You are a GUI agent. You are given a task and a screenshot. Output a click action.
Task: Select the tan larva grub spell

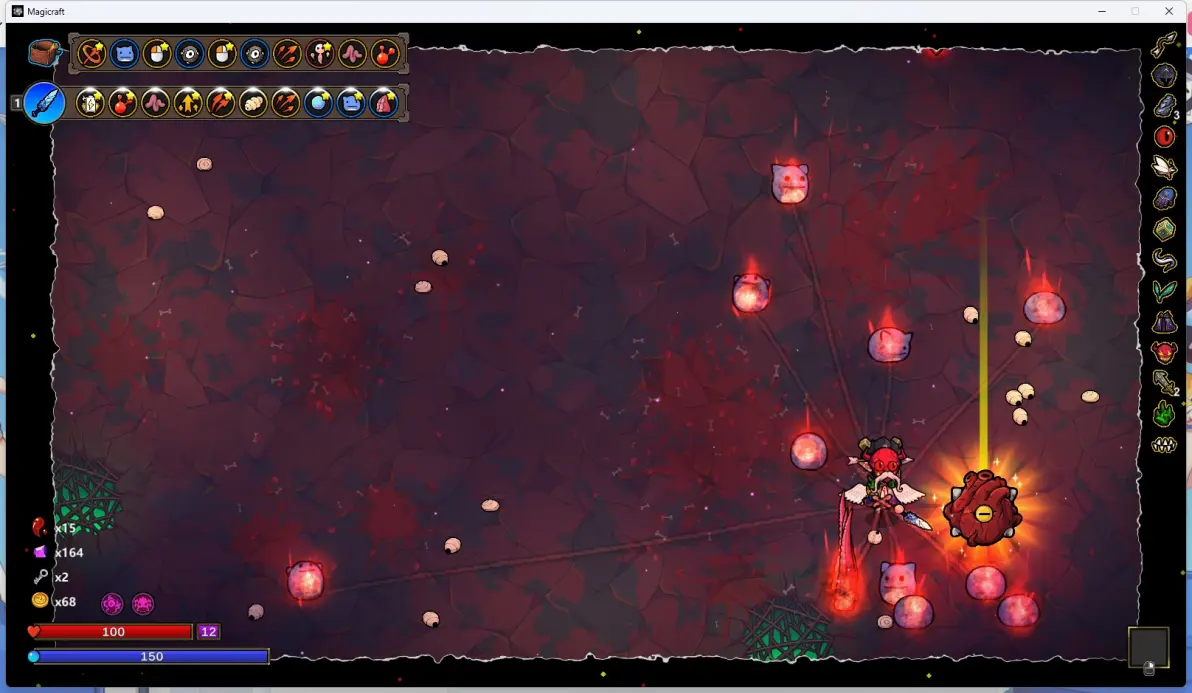pyautogui.click(x=253, y=102)
